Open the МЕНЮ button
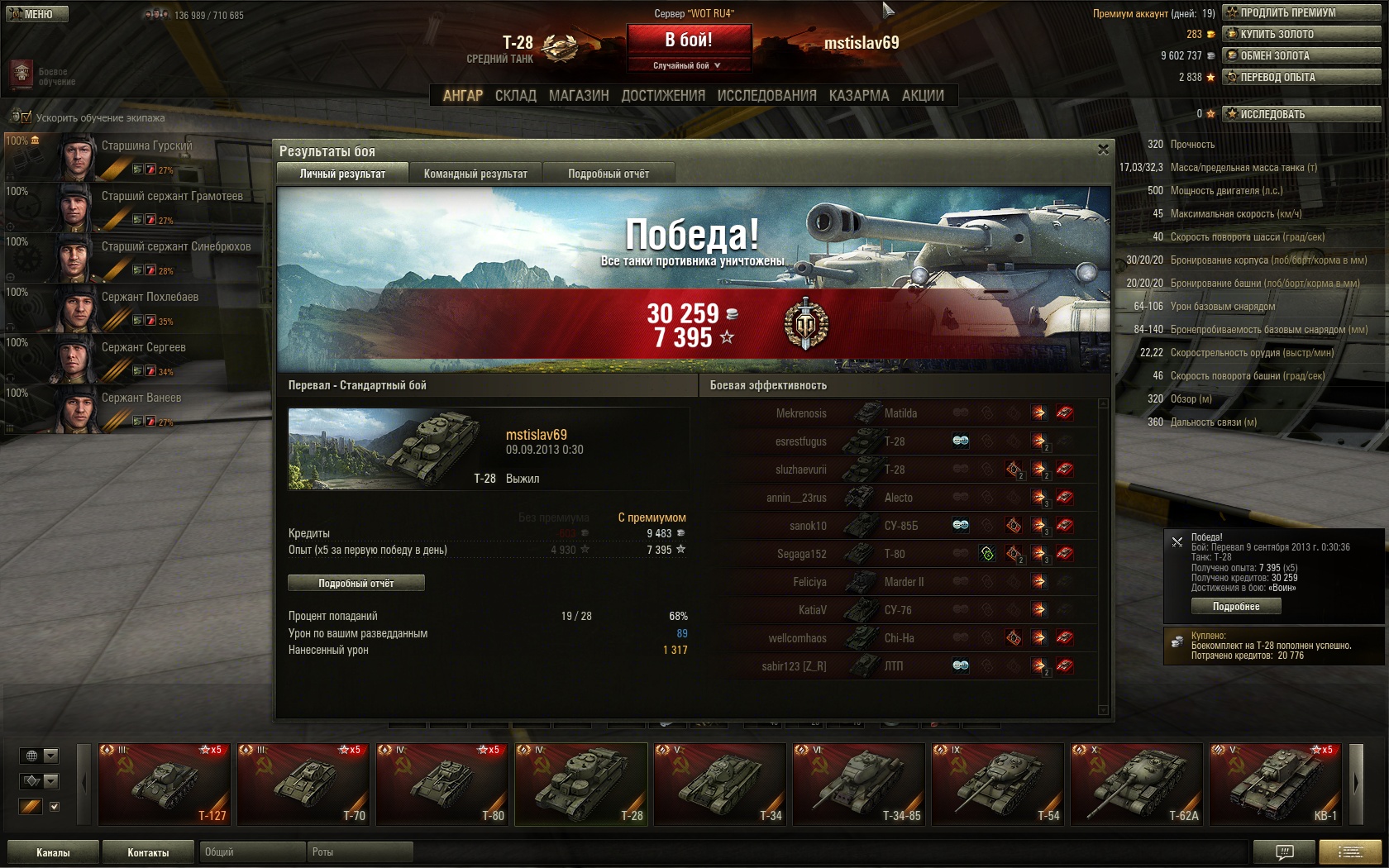Screen dimensions: 1389x868 pyautogui.click(x=36, y=14)
